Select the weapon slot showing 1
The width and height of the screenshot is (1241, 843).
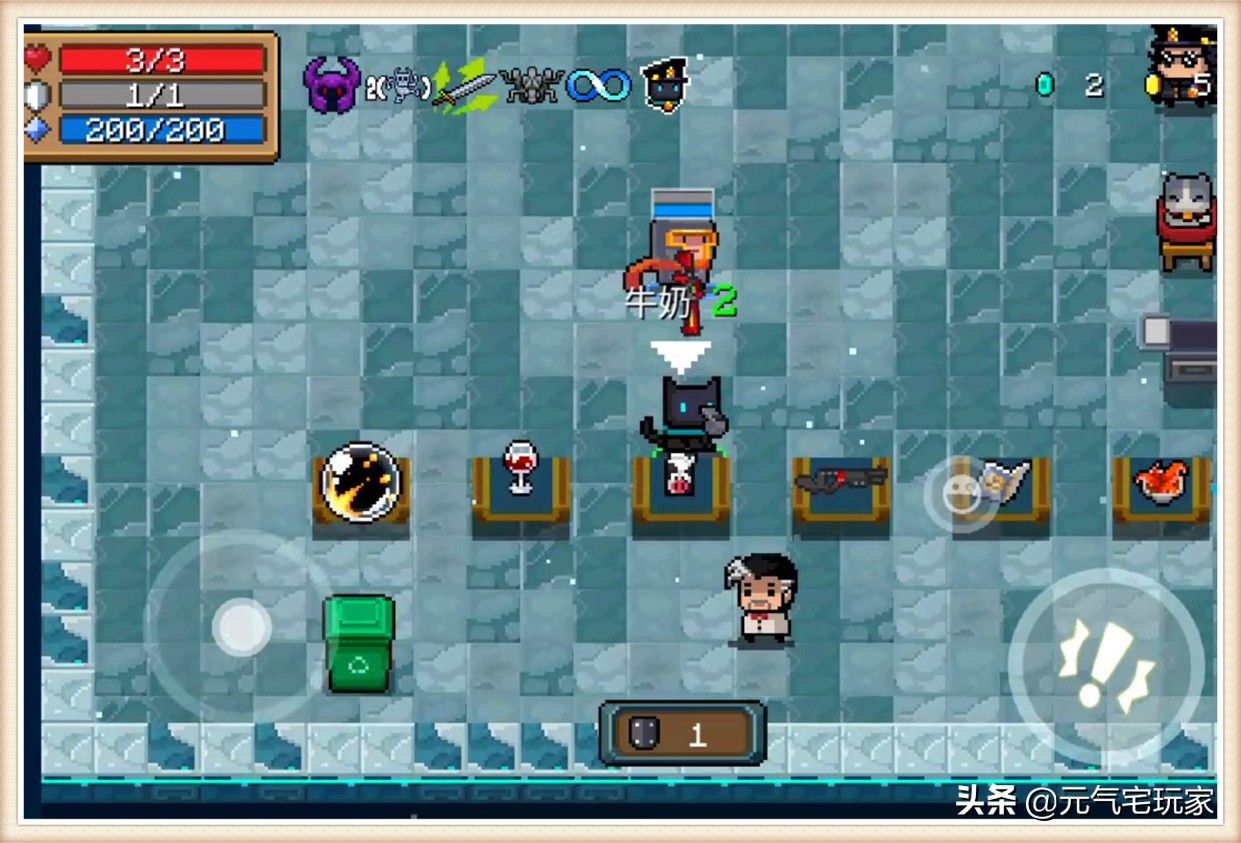(x=683, y=734)
